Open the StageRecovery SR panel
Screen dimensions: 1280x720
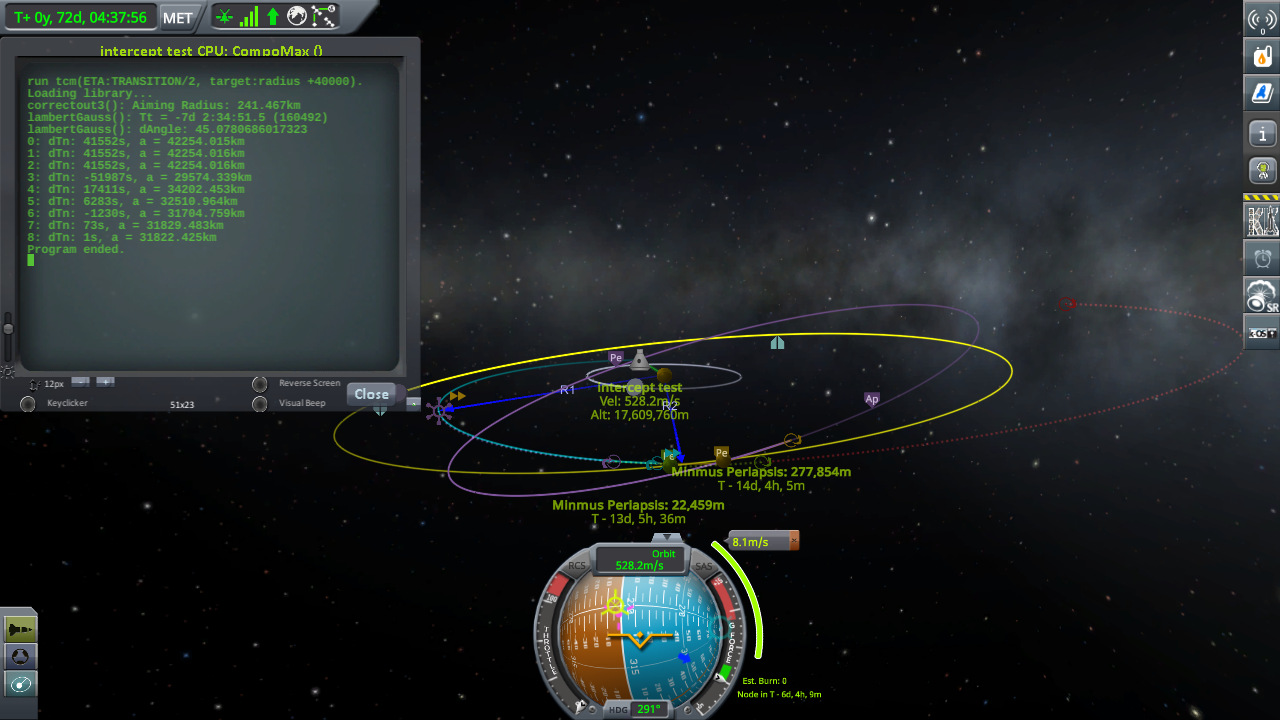click(1262, 295)
